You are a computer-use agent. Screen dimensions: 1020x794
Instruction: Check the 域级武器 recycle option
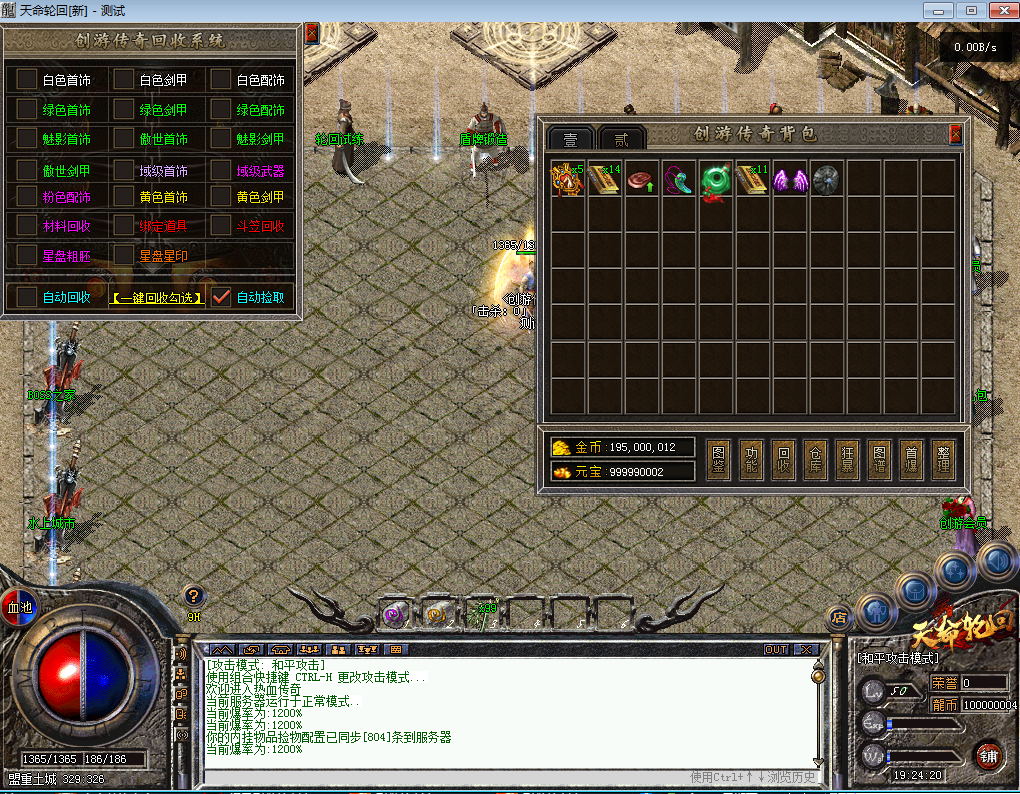[x=220, y=169]
